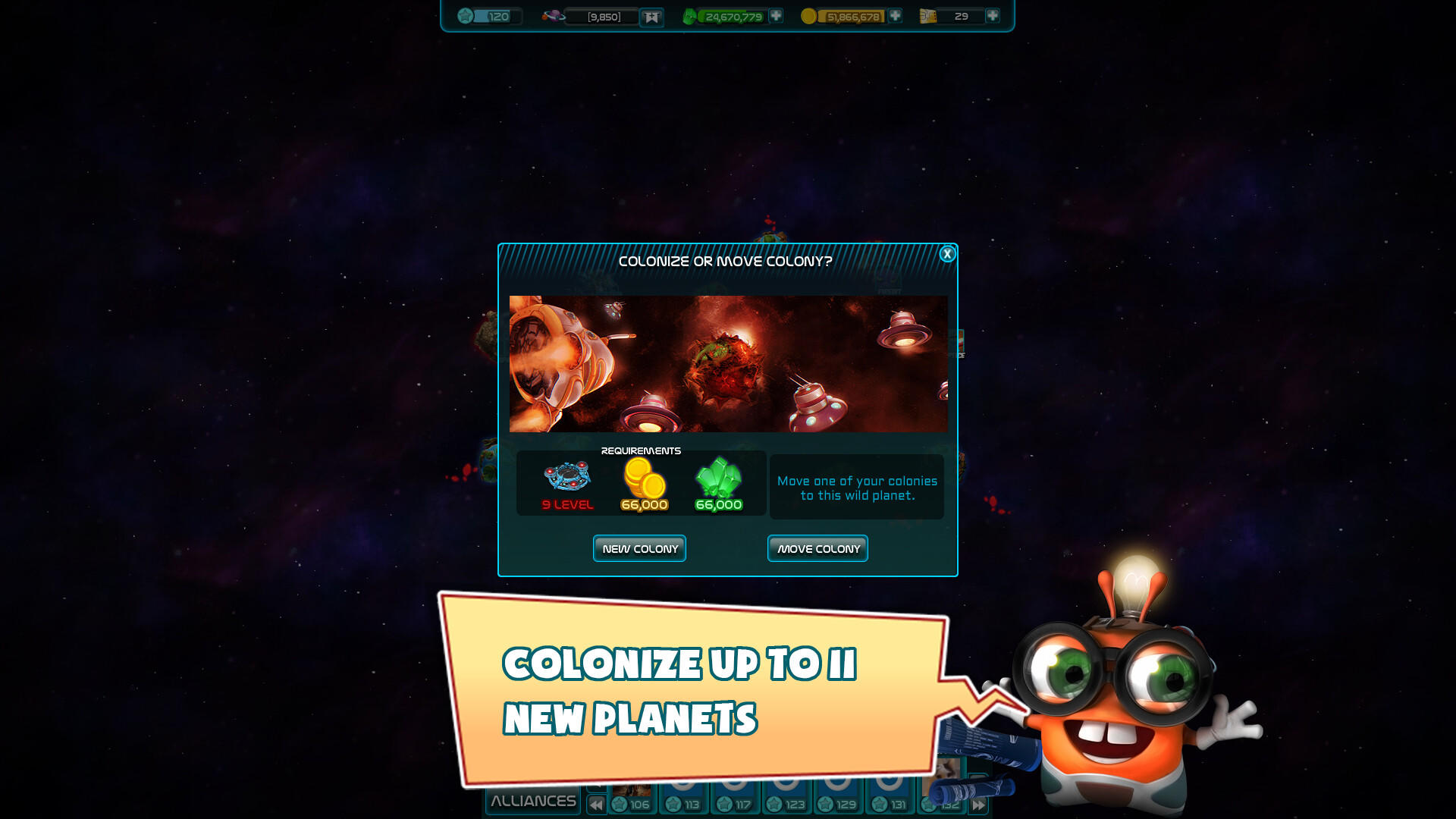Viewport: 1456px width, 819px height.
Task: Click the green crystal requirement icon showing 66,000
Action: 717,482
